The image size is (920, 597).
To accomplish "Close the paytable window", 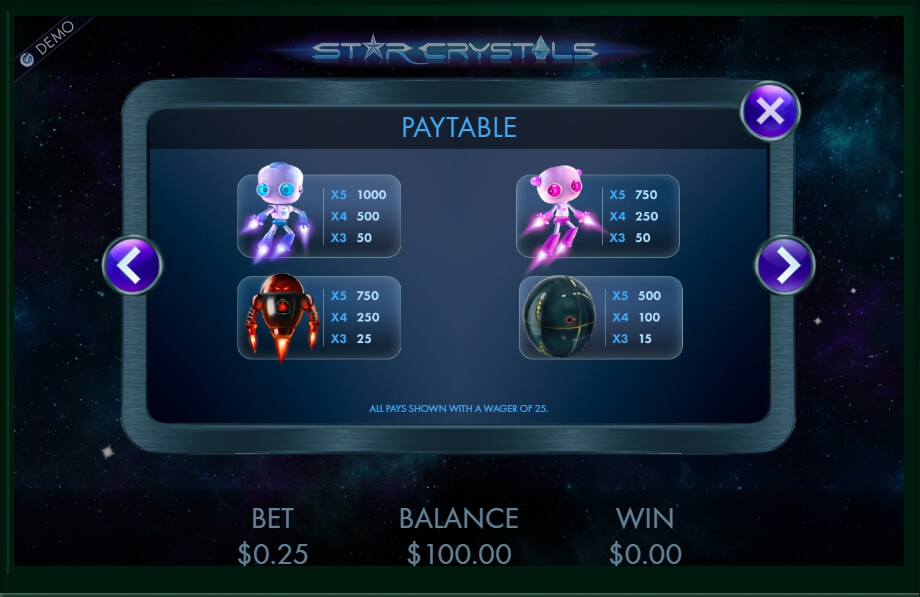I will pyautogui.click(x=769, y=111).
